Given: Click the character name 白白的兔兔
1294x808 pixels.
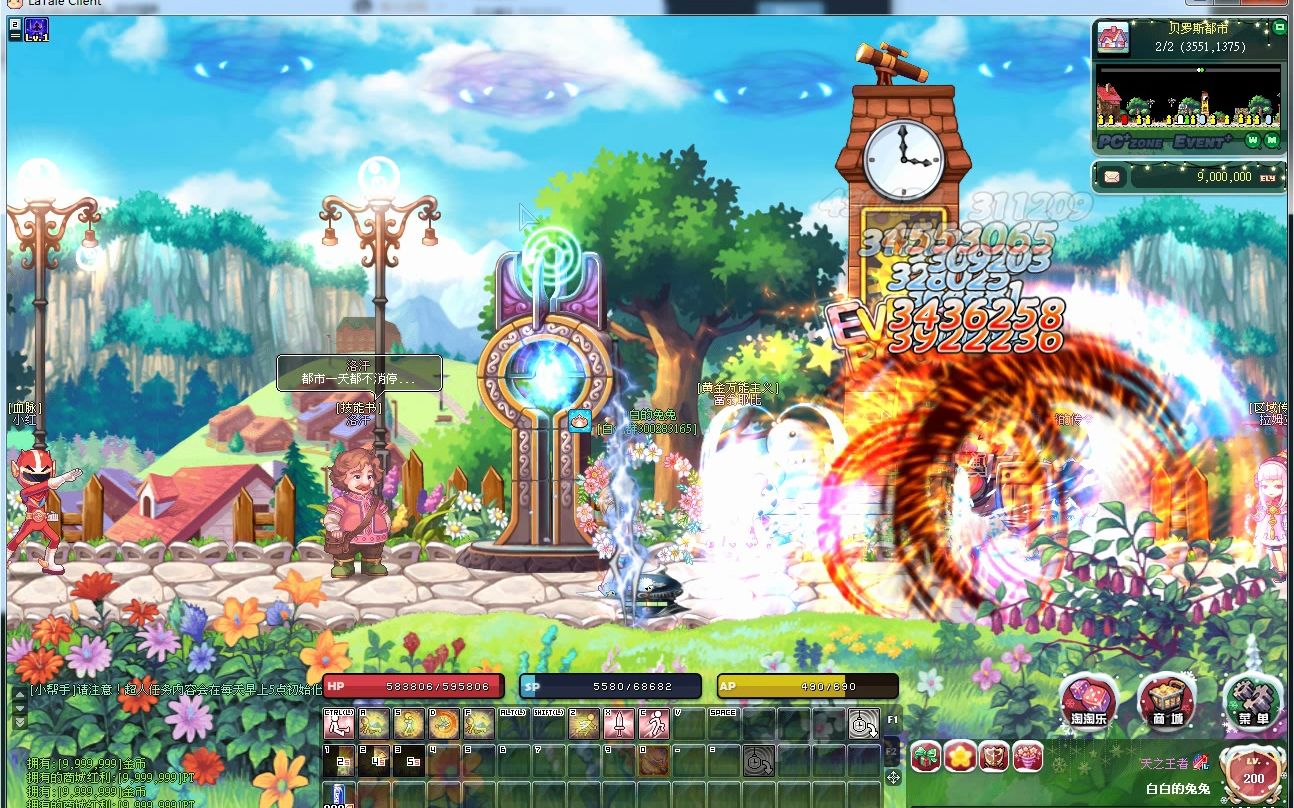Looking at the screenshot, I should tap(1179, 788).
